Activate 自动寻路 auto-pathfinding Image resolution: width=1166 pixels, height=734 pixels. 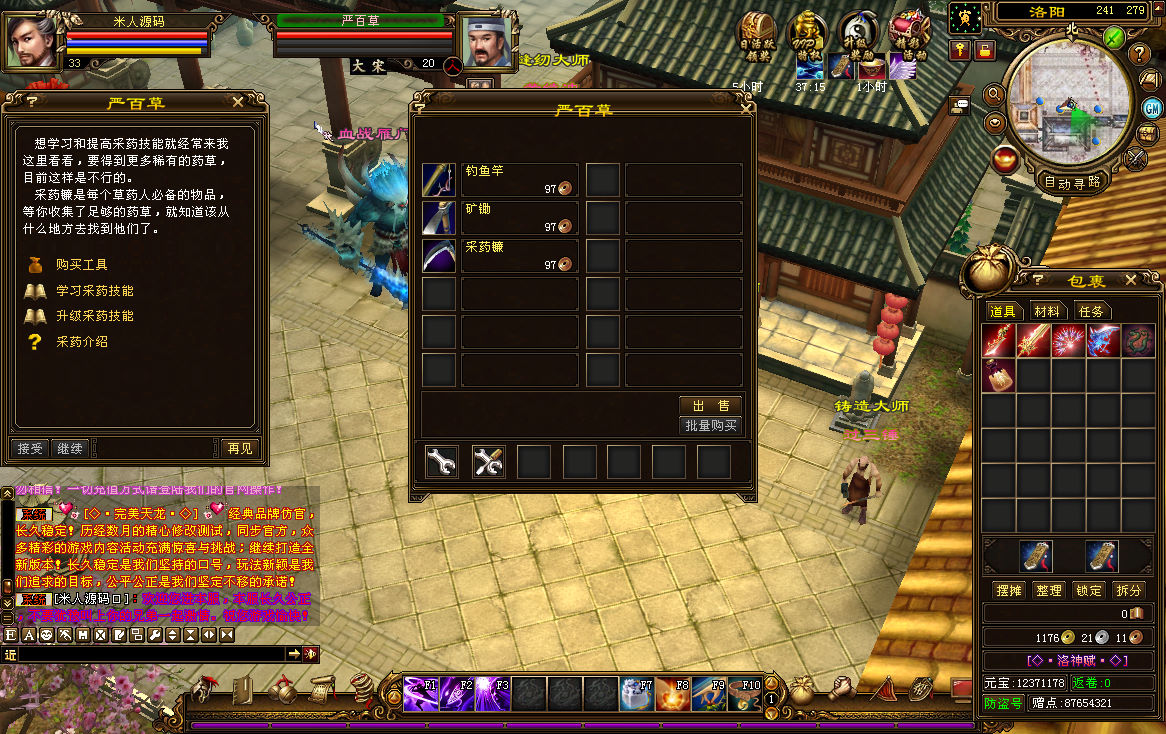tap(1071, 182)
